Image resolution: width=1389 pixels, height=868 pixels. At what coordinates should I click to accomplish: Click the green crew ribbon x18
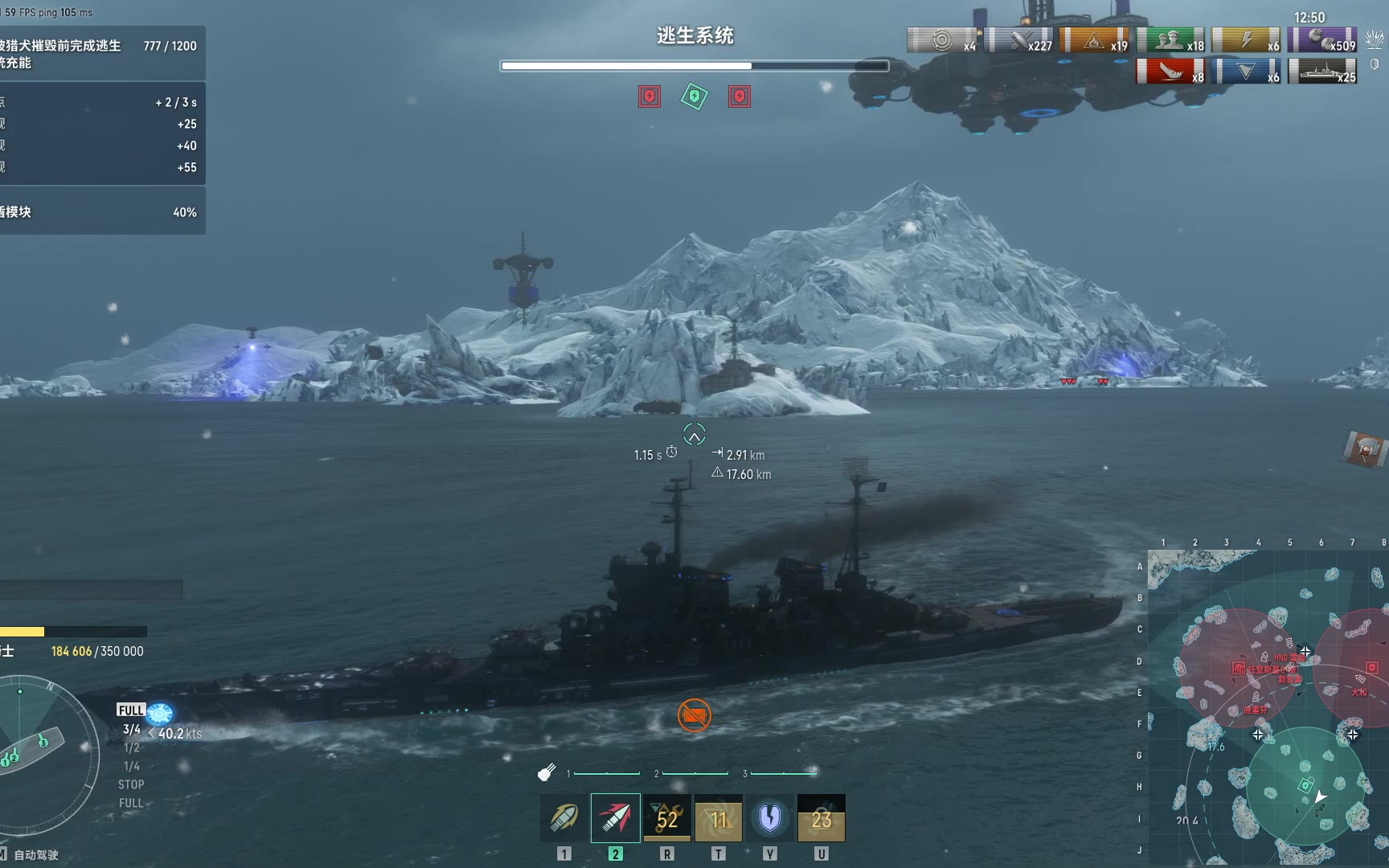(1170, 40)
